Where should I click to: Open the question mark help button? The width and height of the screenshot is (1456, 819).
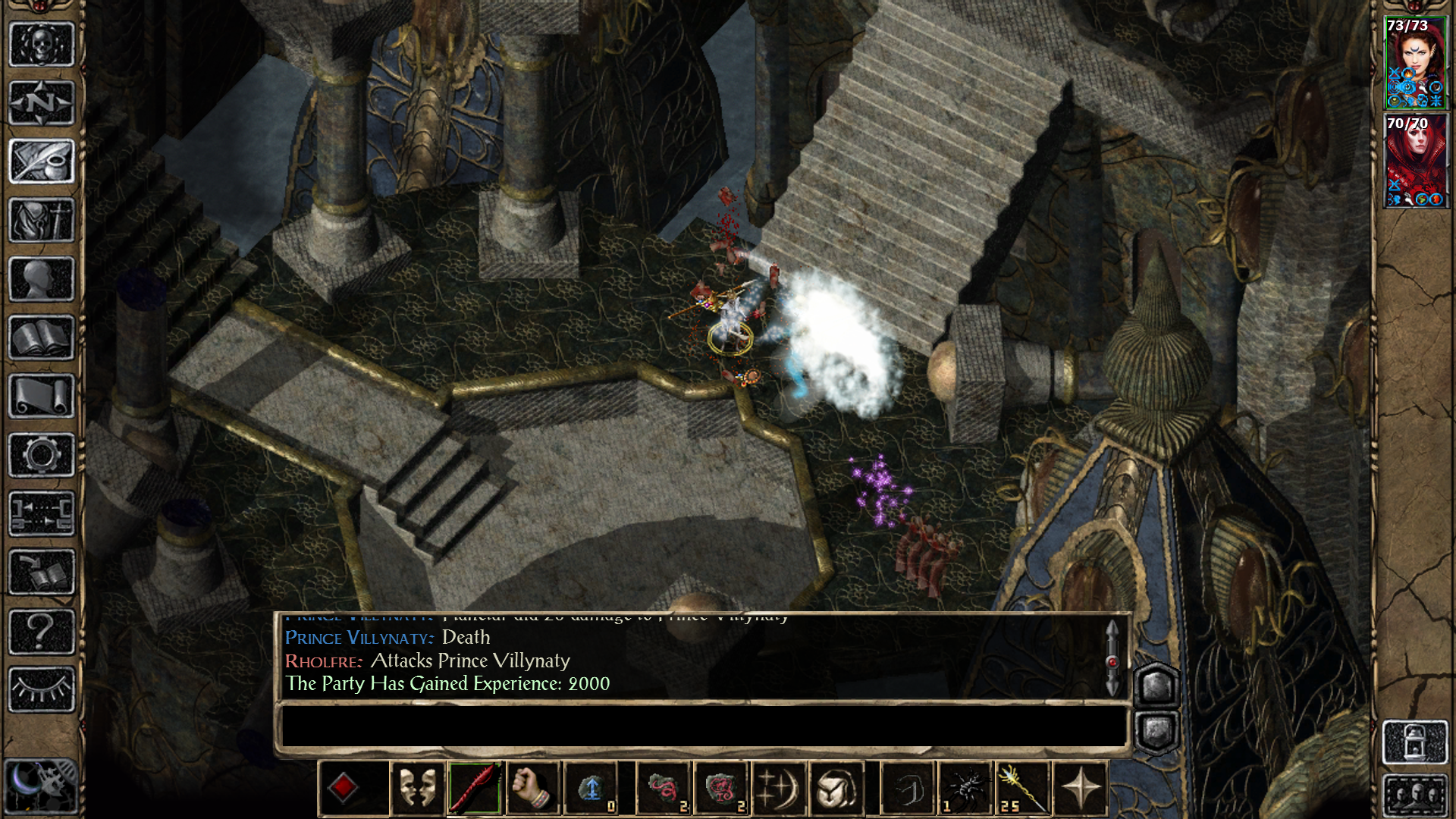[x=42, y=631]
